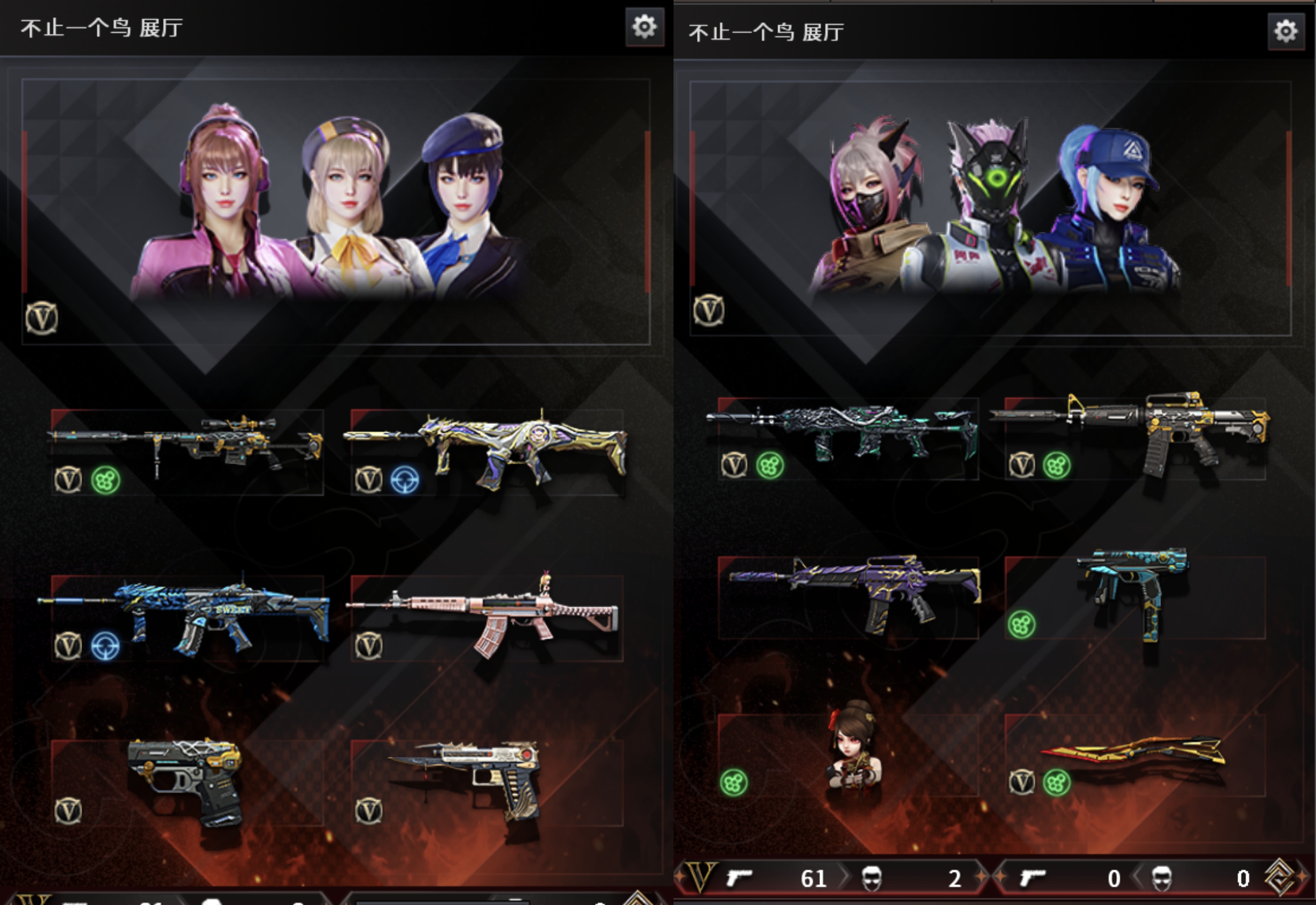1316x905 pixels.
Task: Select the showcase with the green-visor cat helmet
Action: pyautogui.click(x=990, y=208)
